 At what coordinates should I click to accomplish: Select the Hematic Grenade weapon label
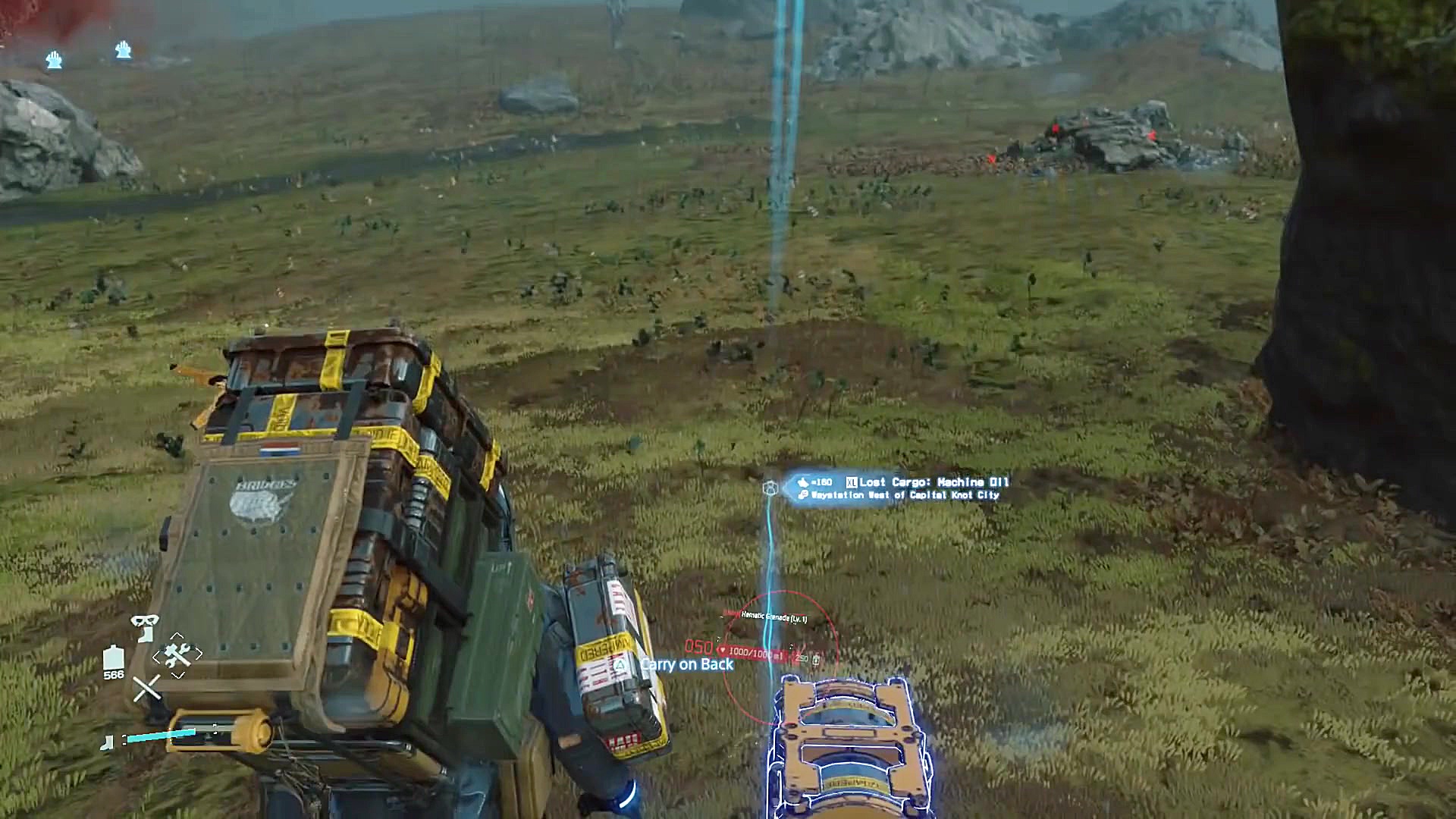[773, 617]
